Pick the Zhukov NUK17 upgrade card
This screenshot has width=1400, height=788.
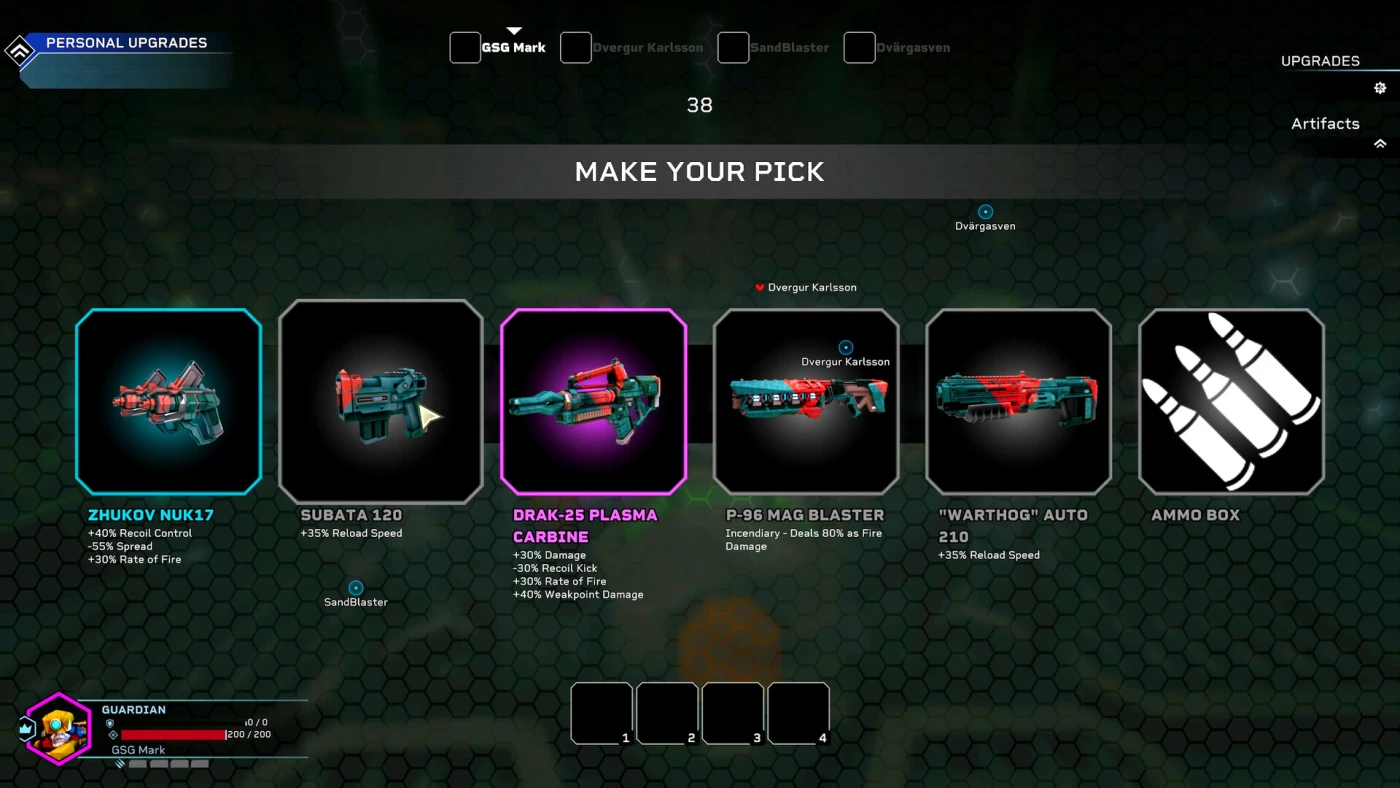168,401
